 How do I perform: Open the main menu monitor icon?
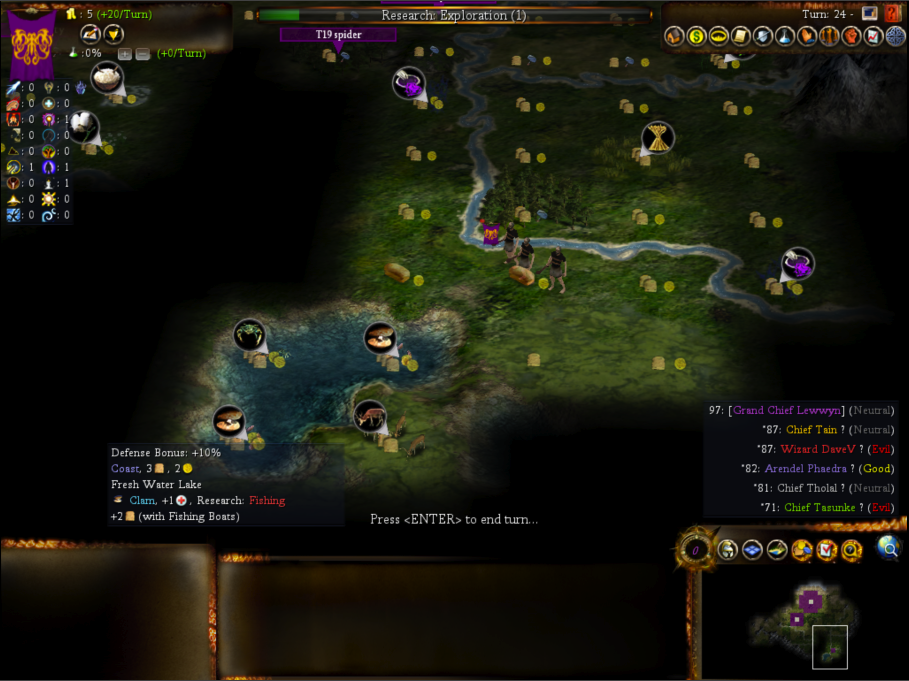[870, 14]
